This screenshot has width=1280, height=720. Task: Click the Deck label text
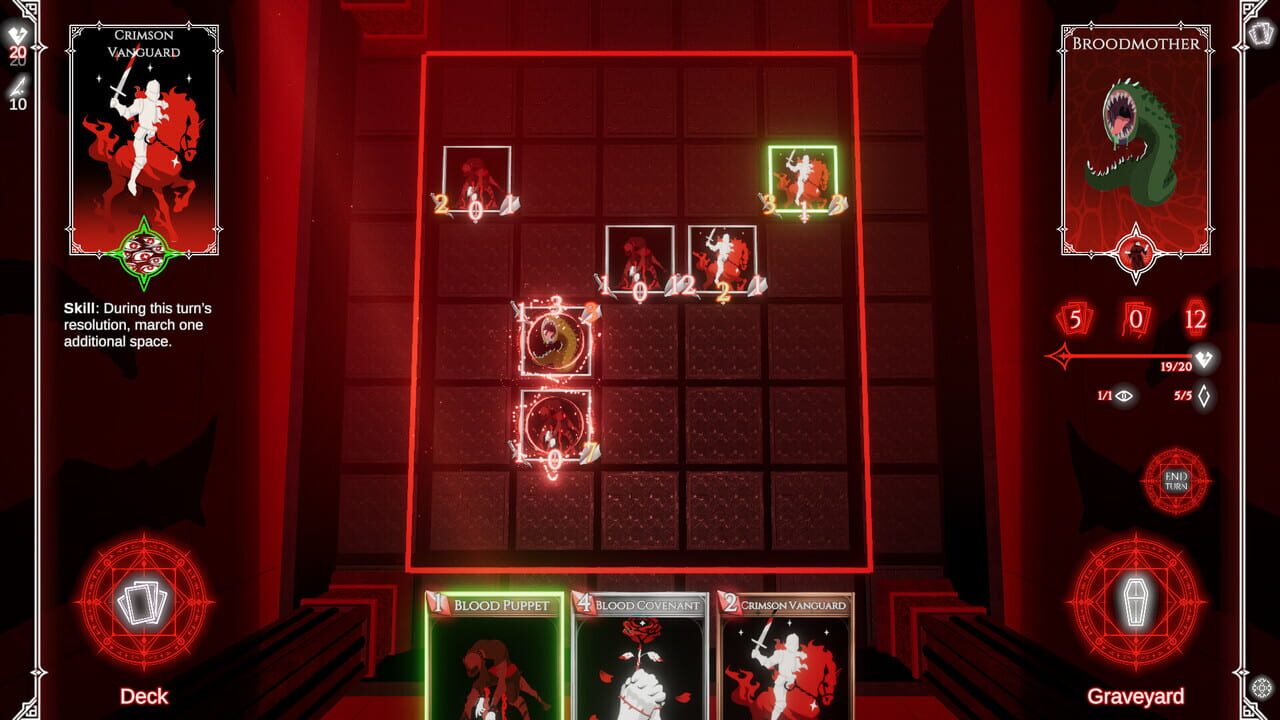143,697
